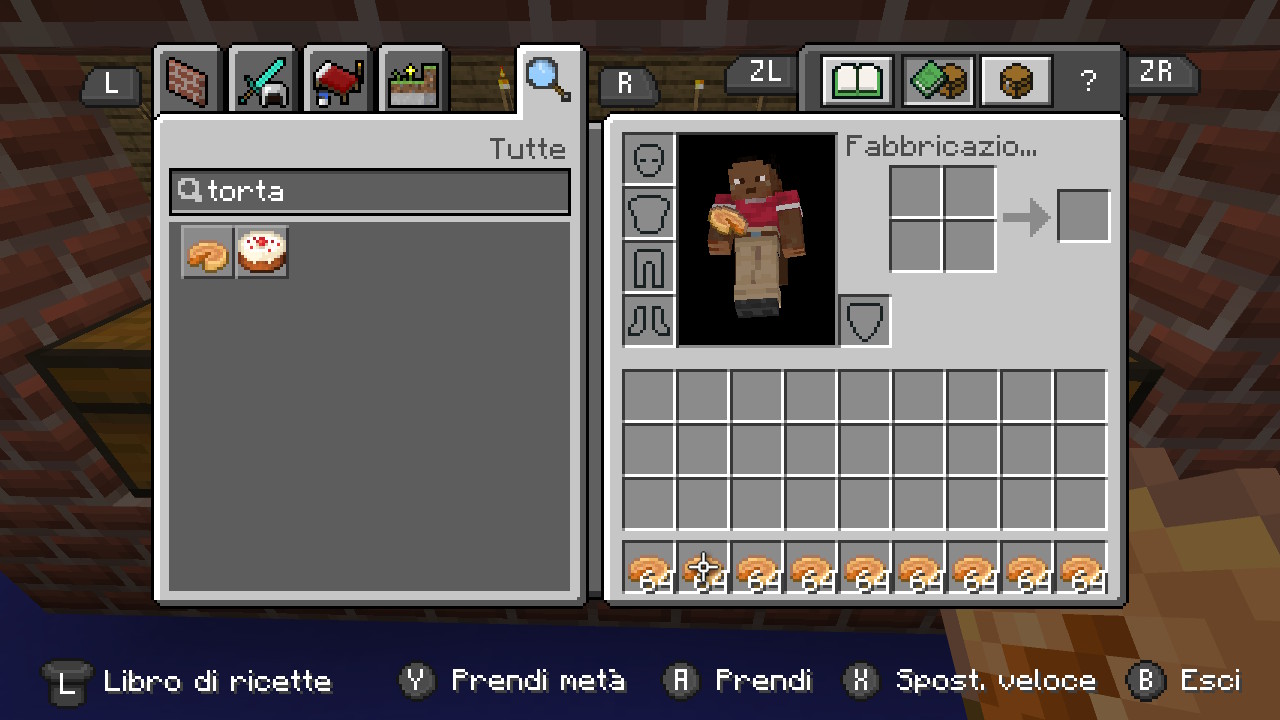Choose the boots armor slot

click(x=649, y=320)
